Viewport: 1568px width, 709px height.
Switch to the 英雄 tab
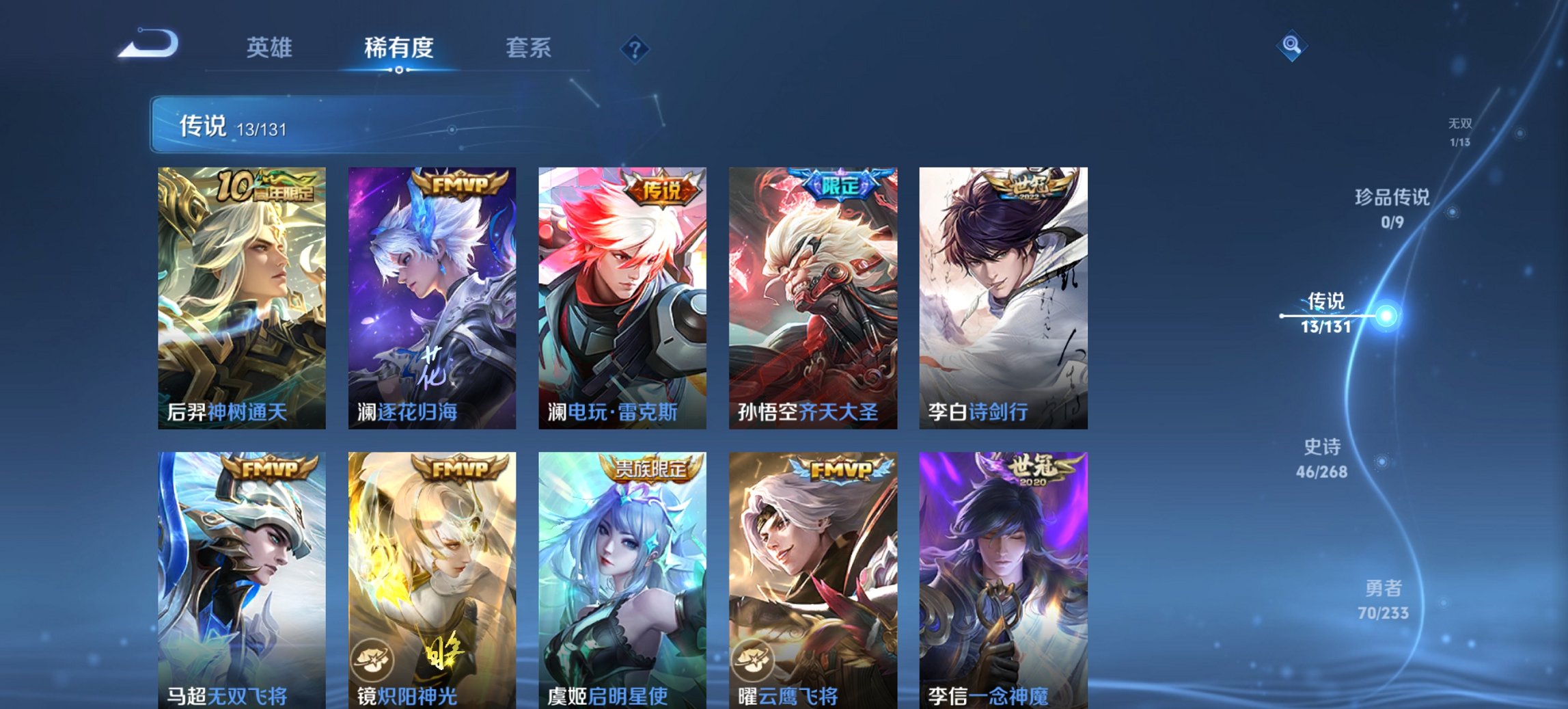[x=271, y=48]
